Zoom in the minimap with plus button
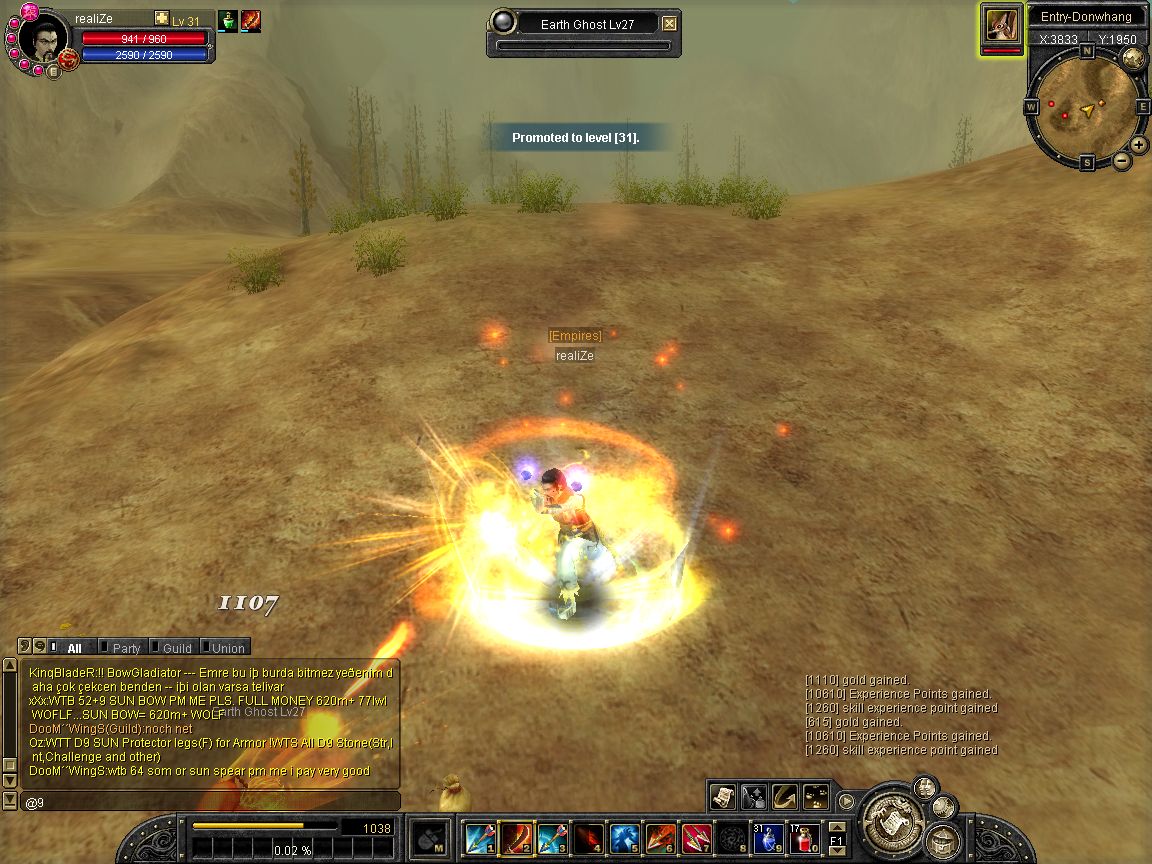Image resolution: width=1152 pixels, height=864 pixels. [1139, 145]
